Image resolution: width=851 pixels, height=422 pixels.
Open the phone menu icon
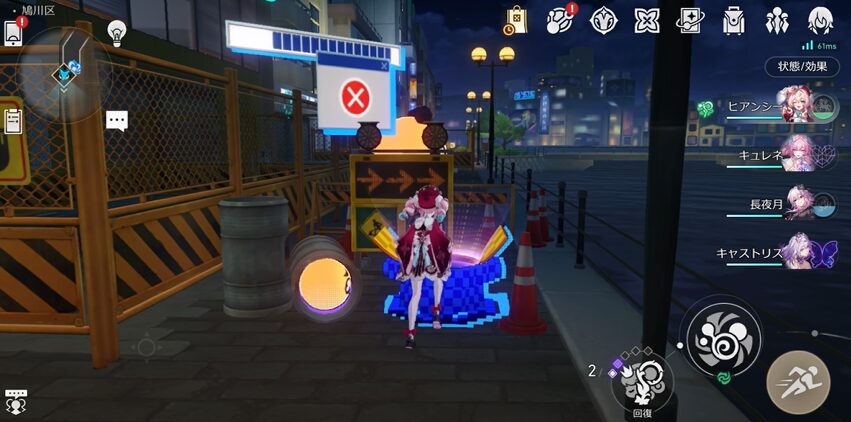(x=14, y=32)
